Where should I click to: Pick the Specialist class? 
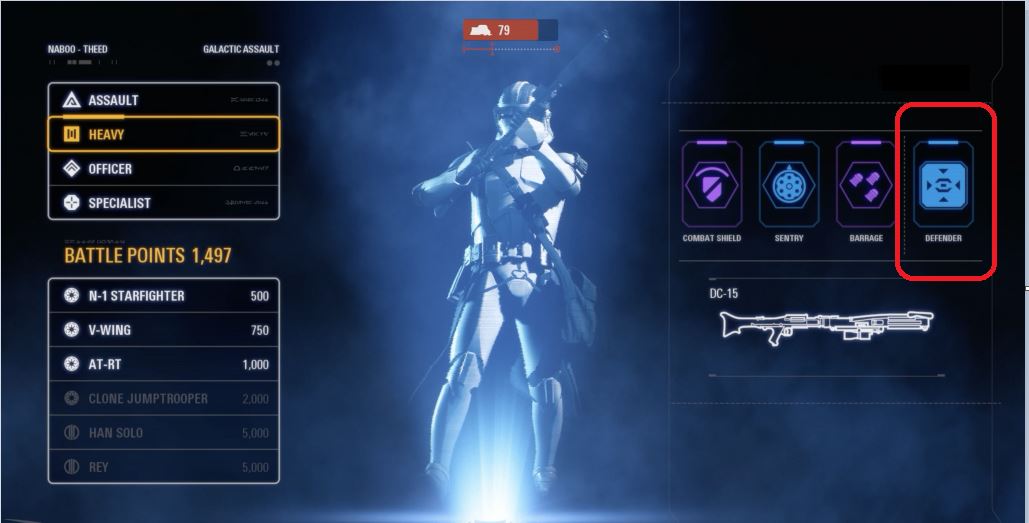pos(163,203)
